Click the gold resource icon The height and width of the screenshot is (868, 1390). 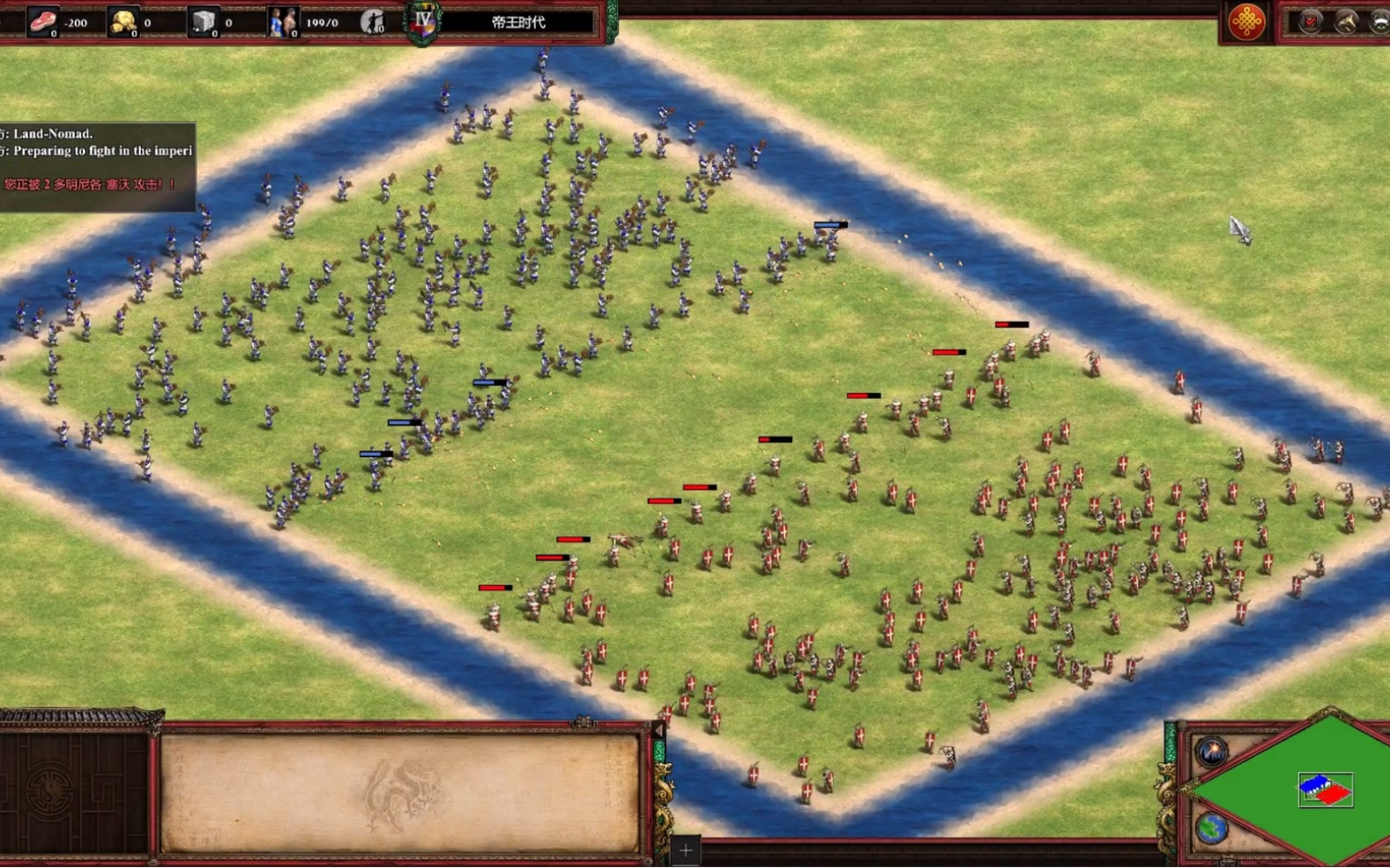pyautogui.click(x=123, y=21)
